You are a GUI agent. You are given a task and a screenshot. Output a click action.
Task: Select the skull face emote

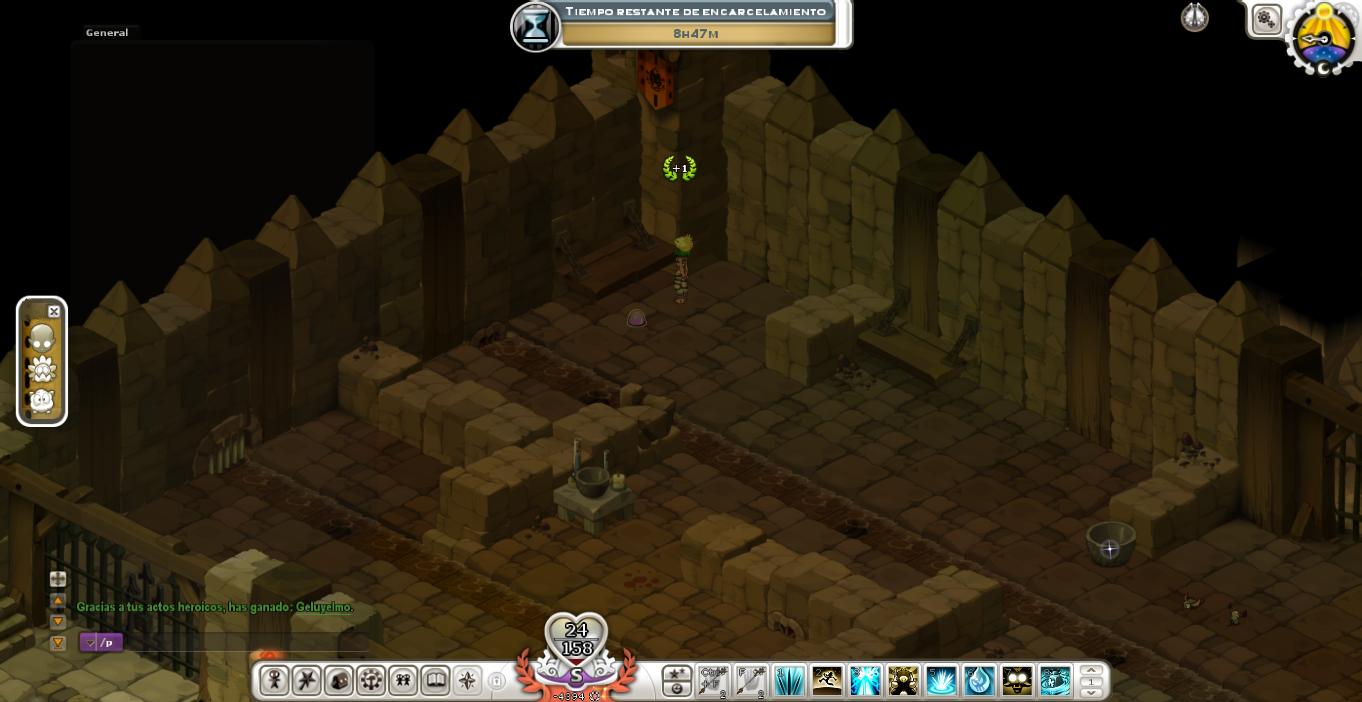tap(41, 338)
